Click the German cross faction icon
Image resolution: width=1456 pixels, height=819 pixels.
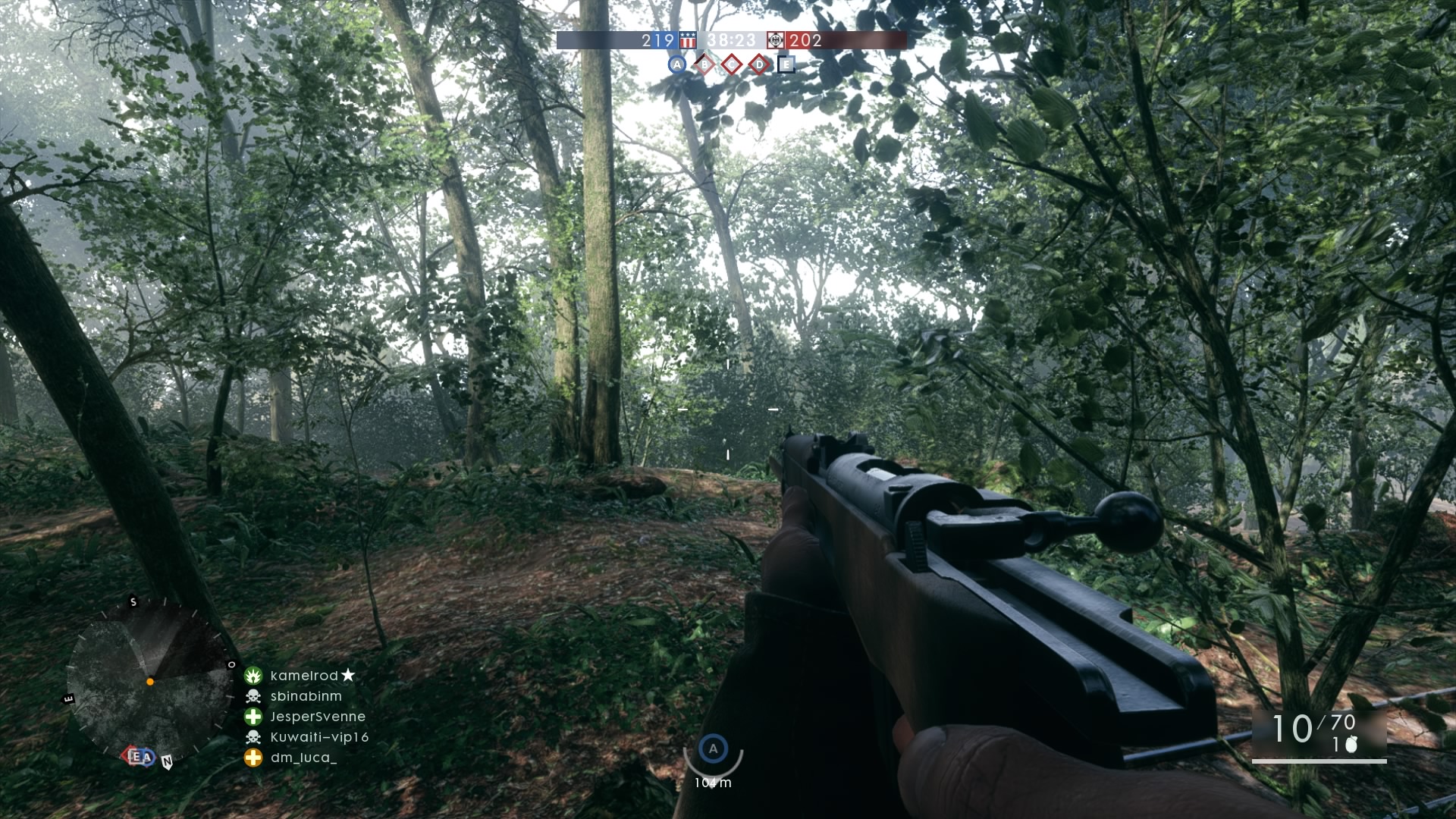(x=776, y=41)
